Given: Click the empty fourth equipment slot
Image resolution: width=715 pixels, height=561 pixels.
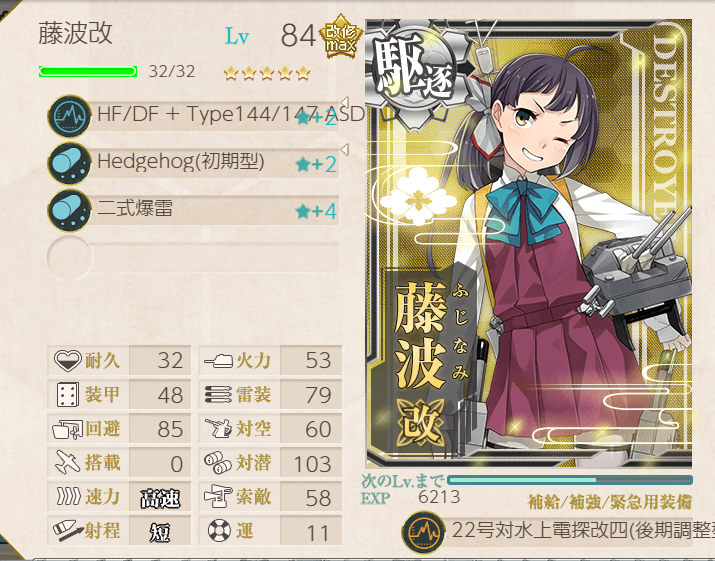Looking at the screenshot, I should pos(195,256).
